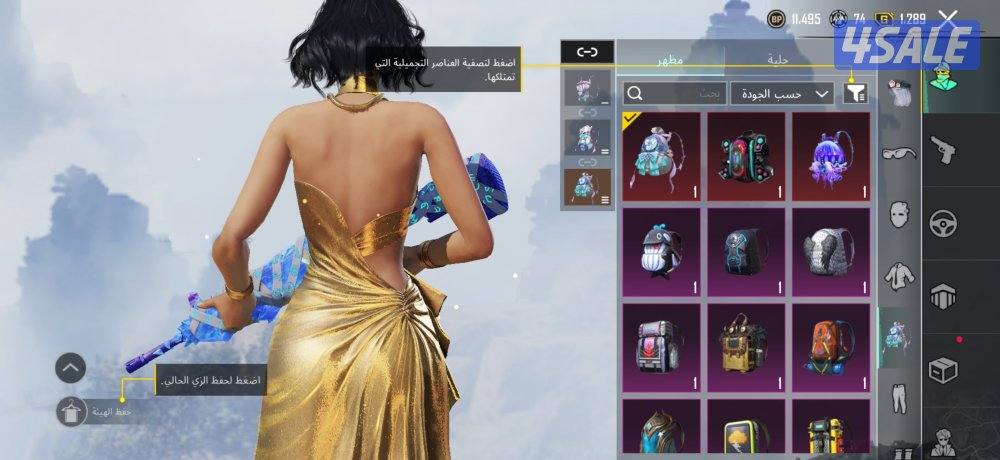The width and height of the screenshot is (1000, 460).
Task: Open the crate box section
Action: tap(943, 370)
